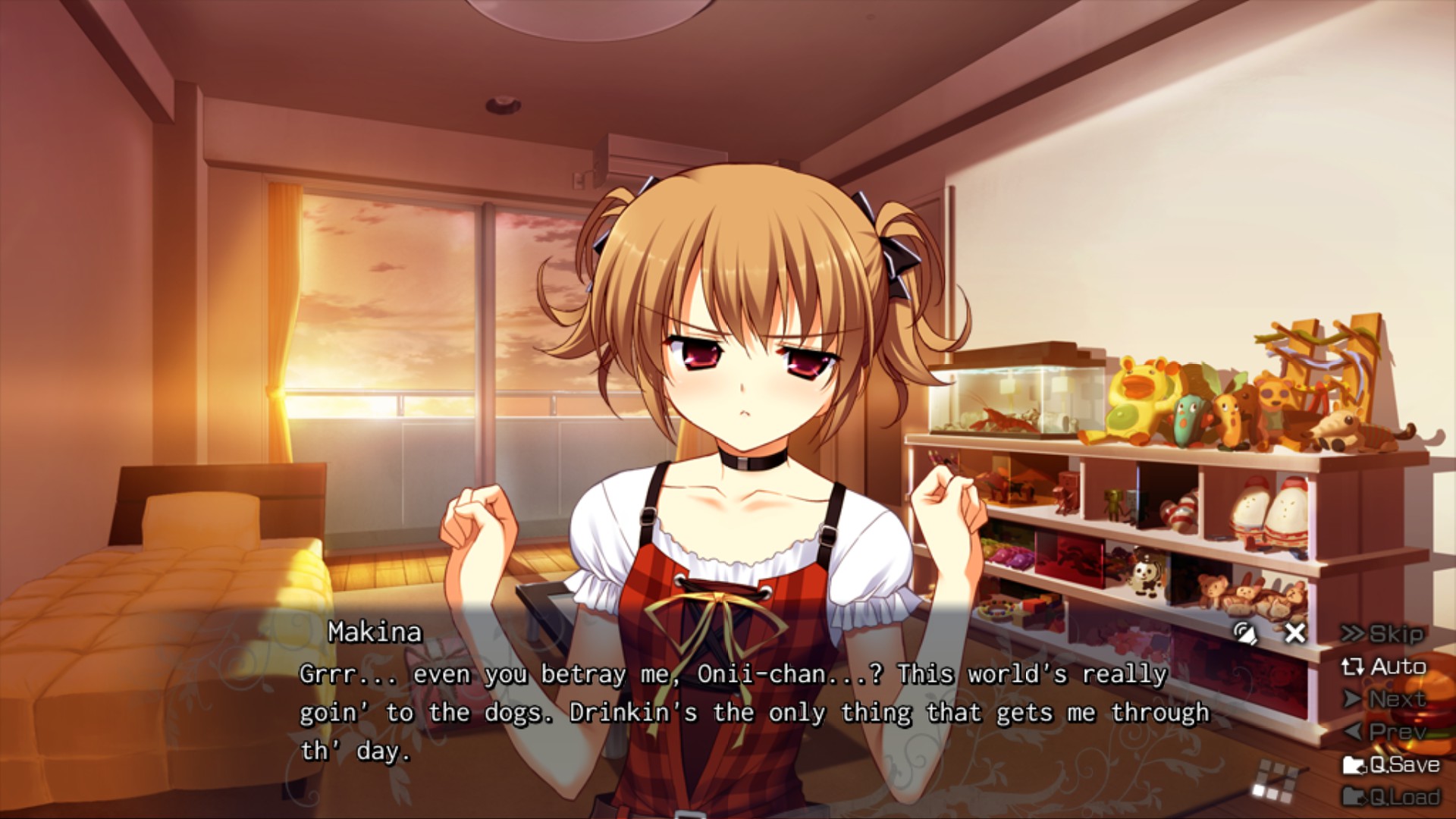The width and height of the screenshot is (1456, 819).
Task: Activate the Skip text button
Action: [1383, 634]
